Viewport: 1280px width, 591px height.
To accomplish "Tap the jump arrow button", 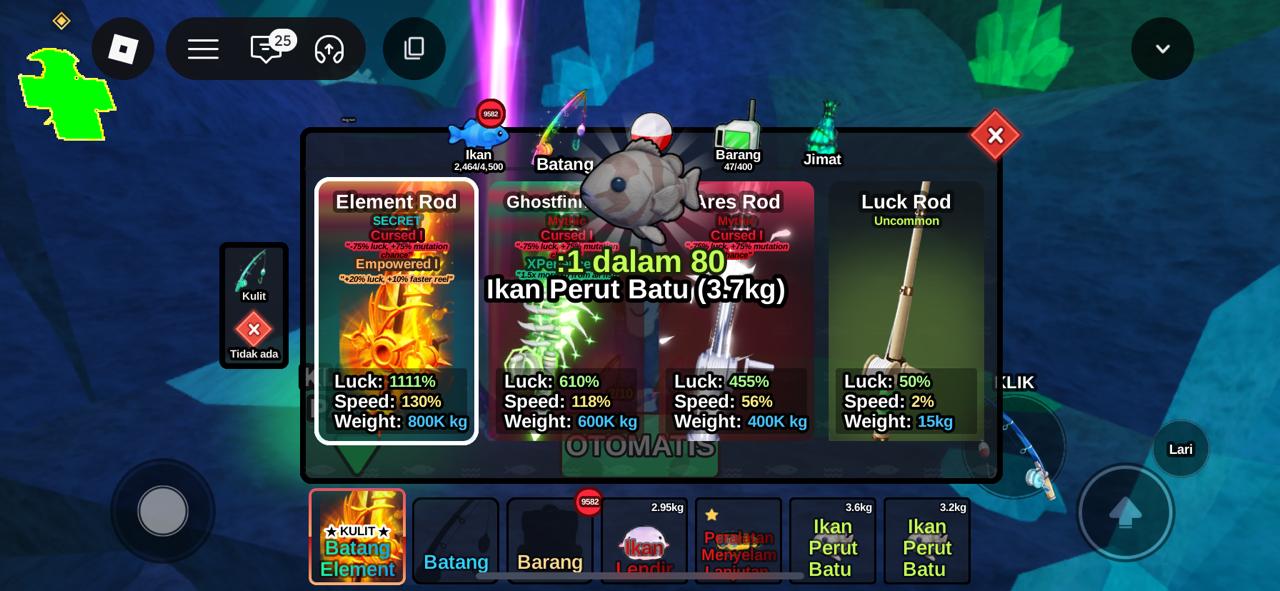I will 1126,512.
